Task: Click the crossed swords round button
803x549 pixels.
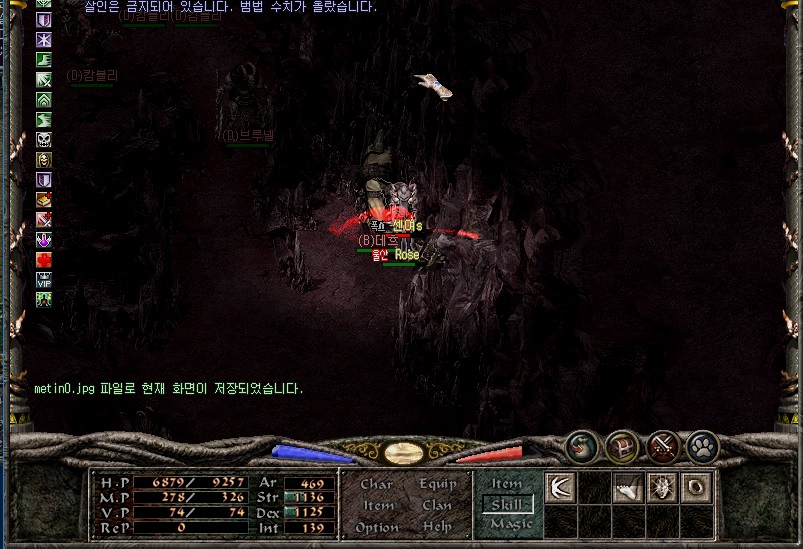Action: 664,447
